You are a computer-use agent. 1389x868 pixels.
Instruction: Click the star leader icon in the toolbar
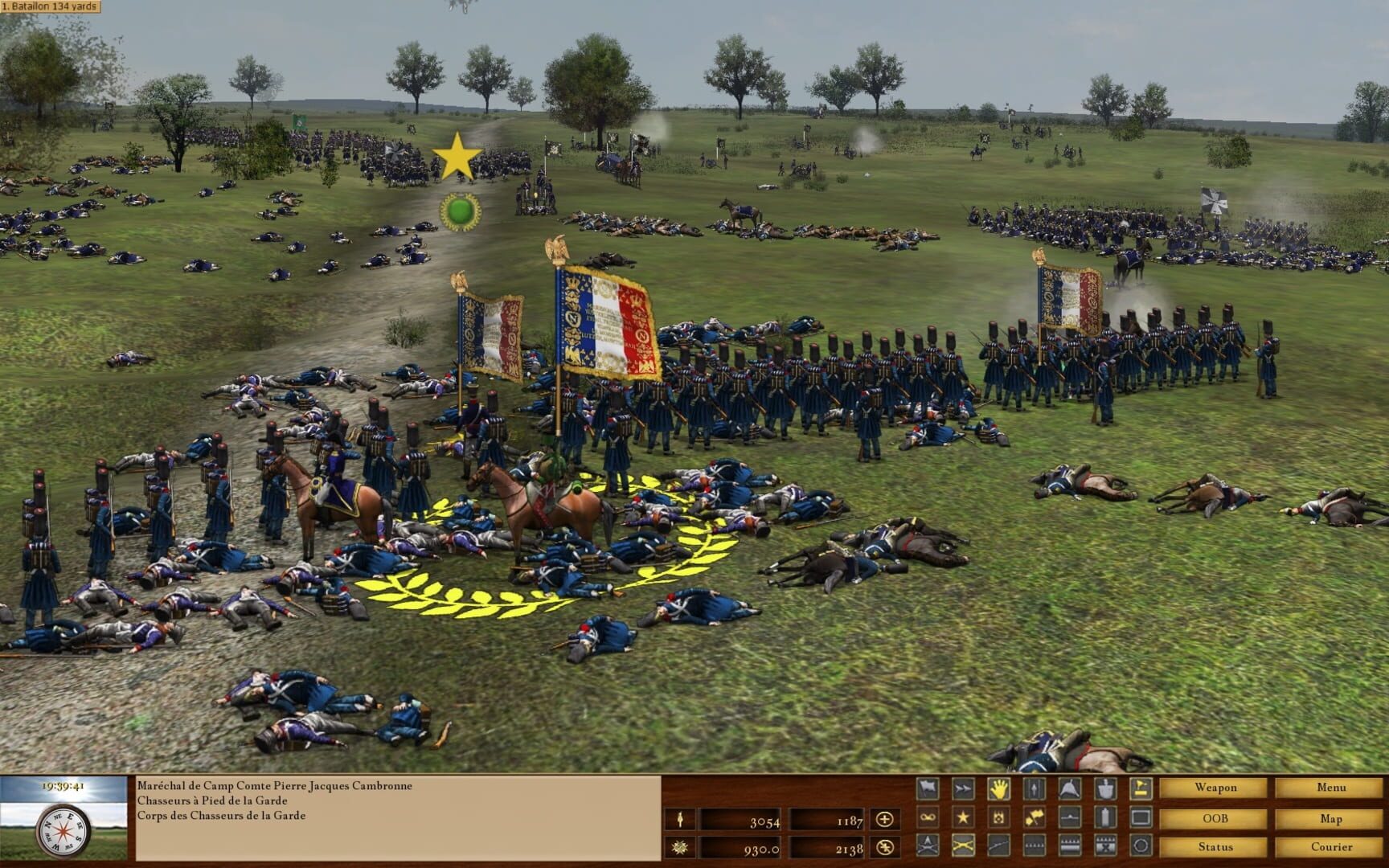pos(963,817)
